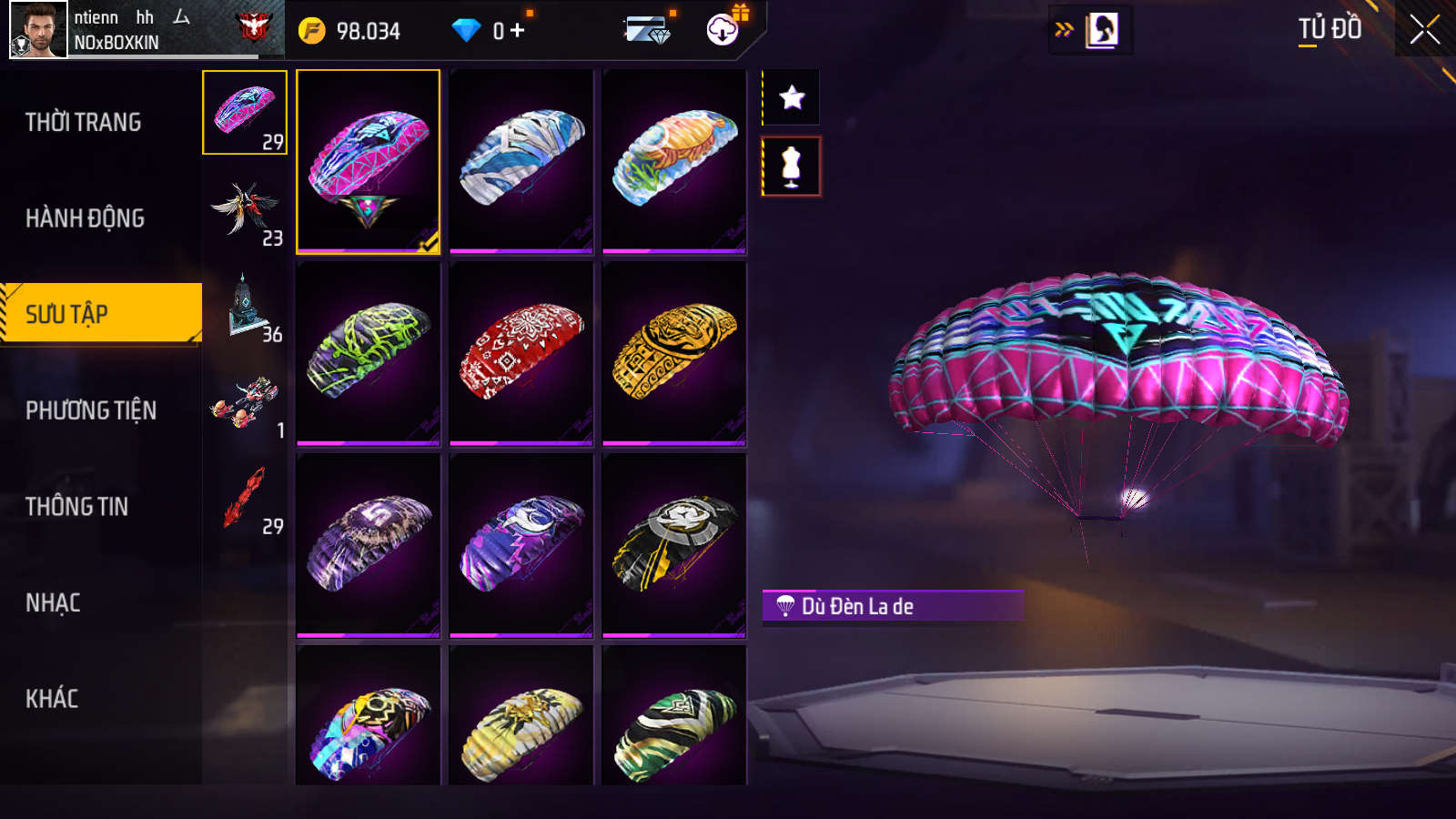Open the Thời Trang category

point(84,122)
